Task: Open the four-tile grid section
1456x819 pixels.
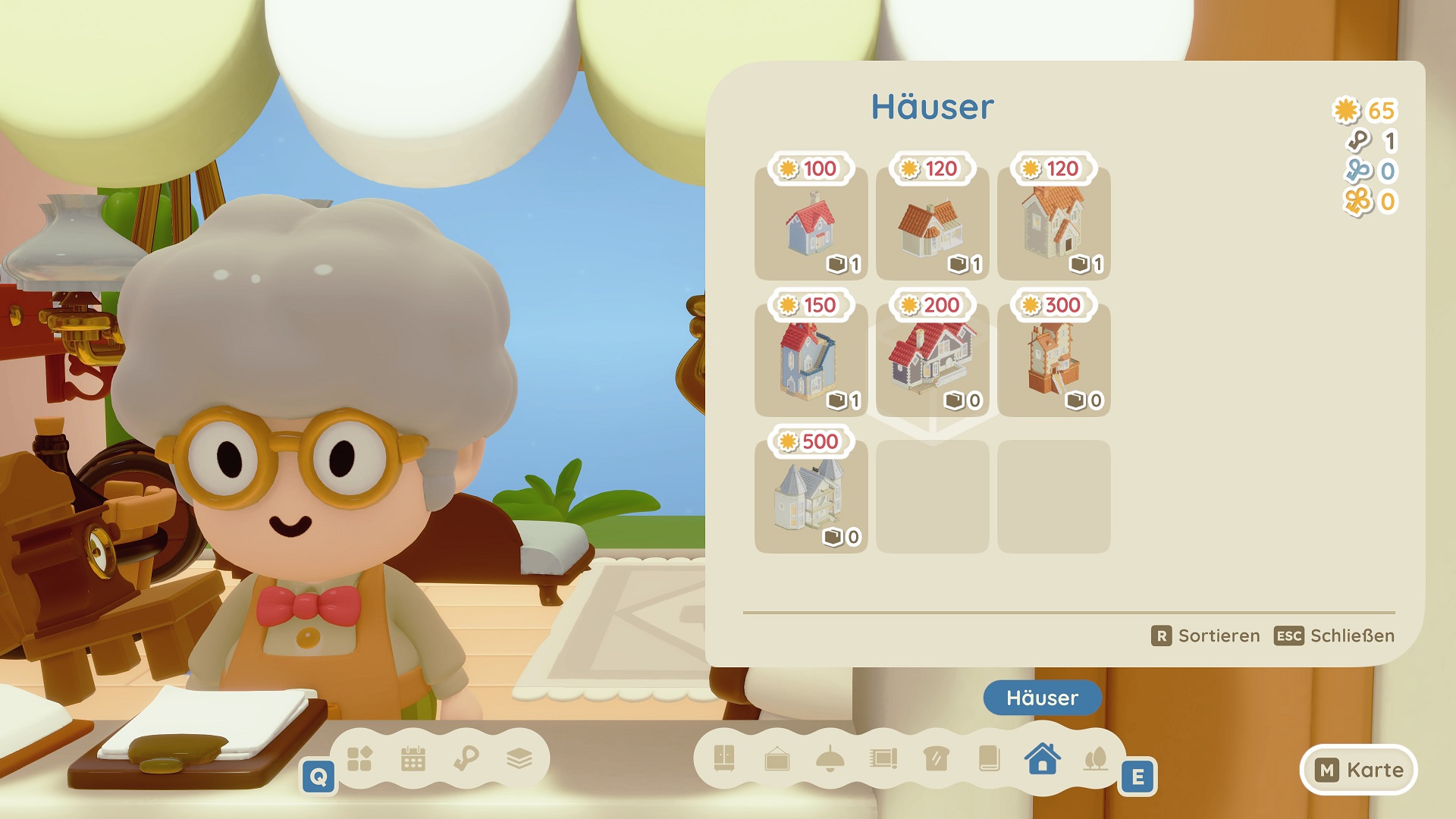Action: (359, 758)
